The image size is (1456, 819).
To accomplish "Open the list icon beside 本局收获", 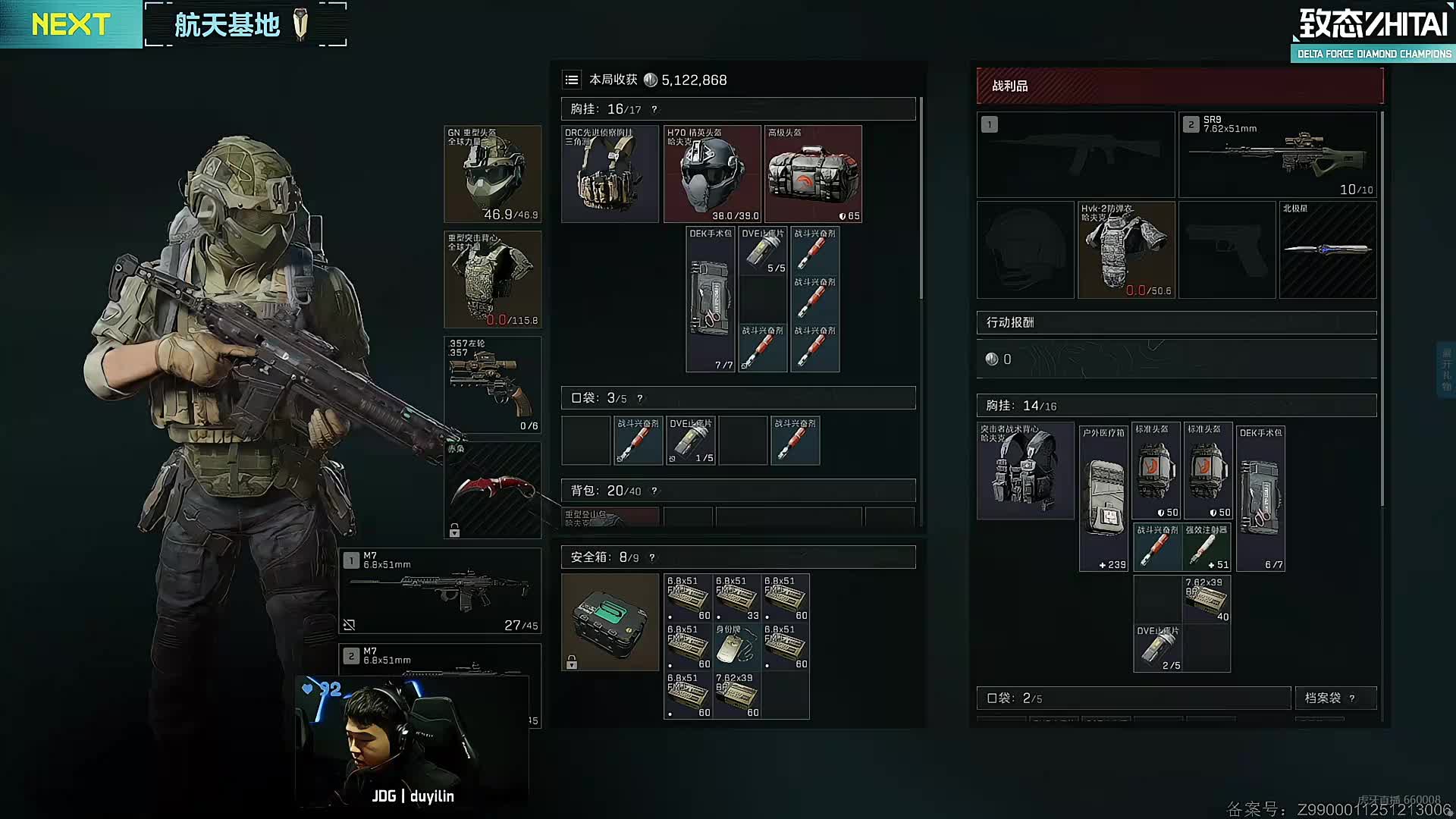I will point(572,80).
